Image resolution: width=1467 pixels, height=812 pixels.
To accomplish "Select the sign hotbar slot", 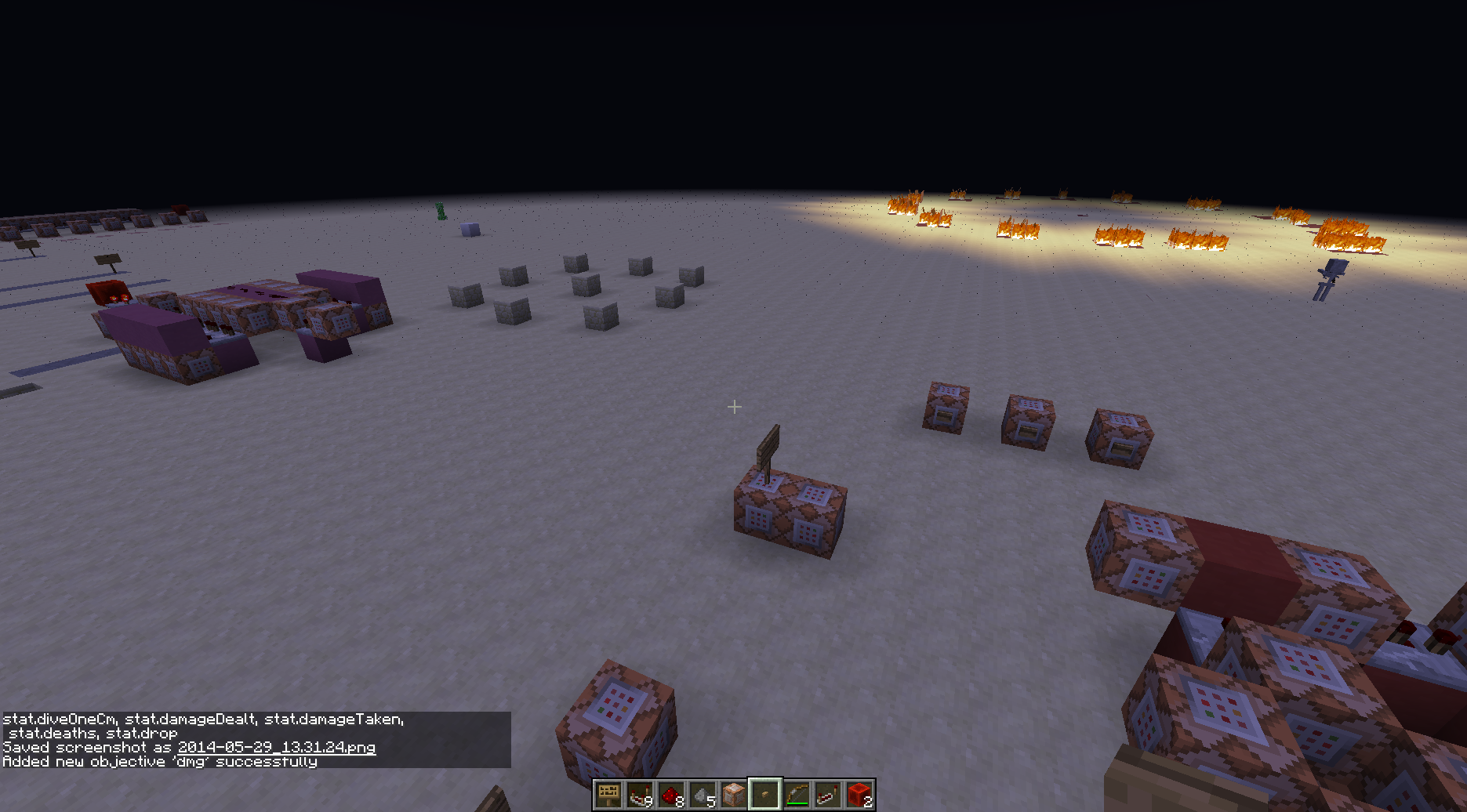I will tap(608, 795).
